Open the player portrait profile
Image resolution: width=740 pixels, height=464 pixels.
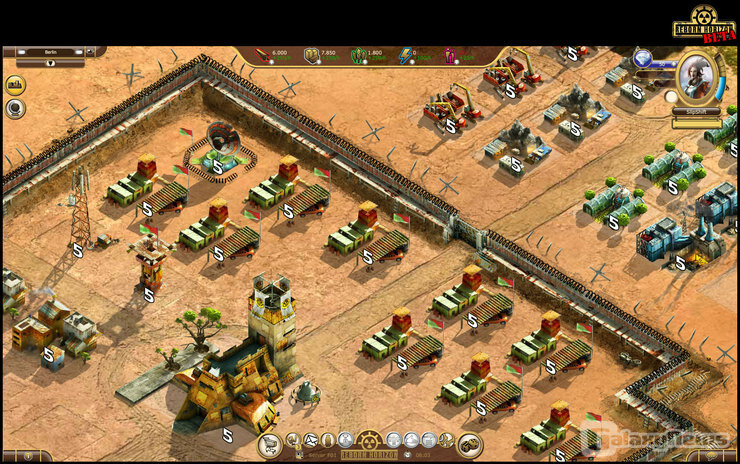click(x=698, y=77)
